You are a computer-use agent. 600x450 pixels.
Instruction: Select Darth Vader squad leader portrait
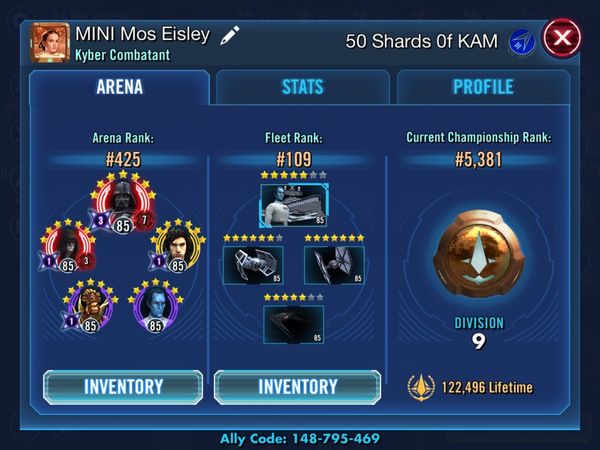pos(124,207)
